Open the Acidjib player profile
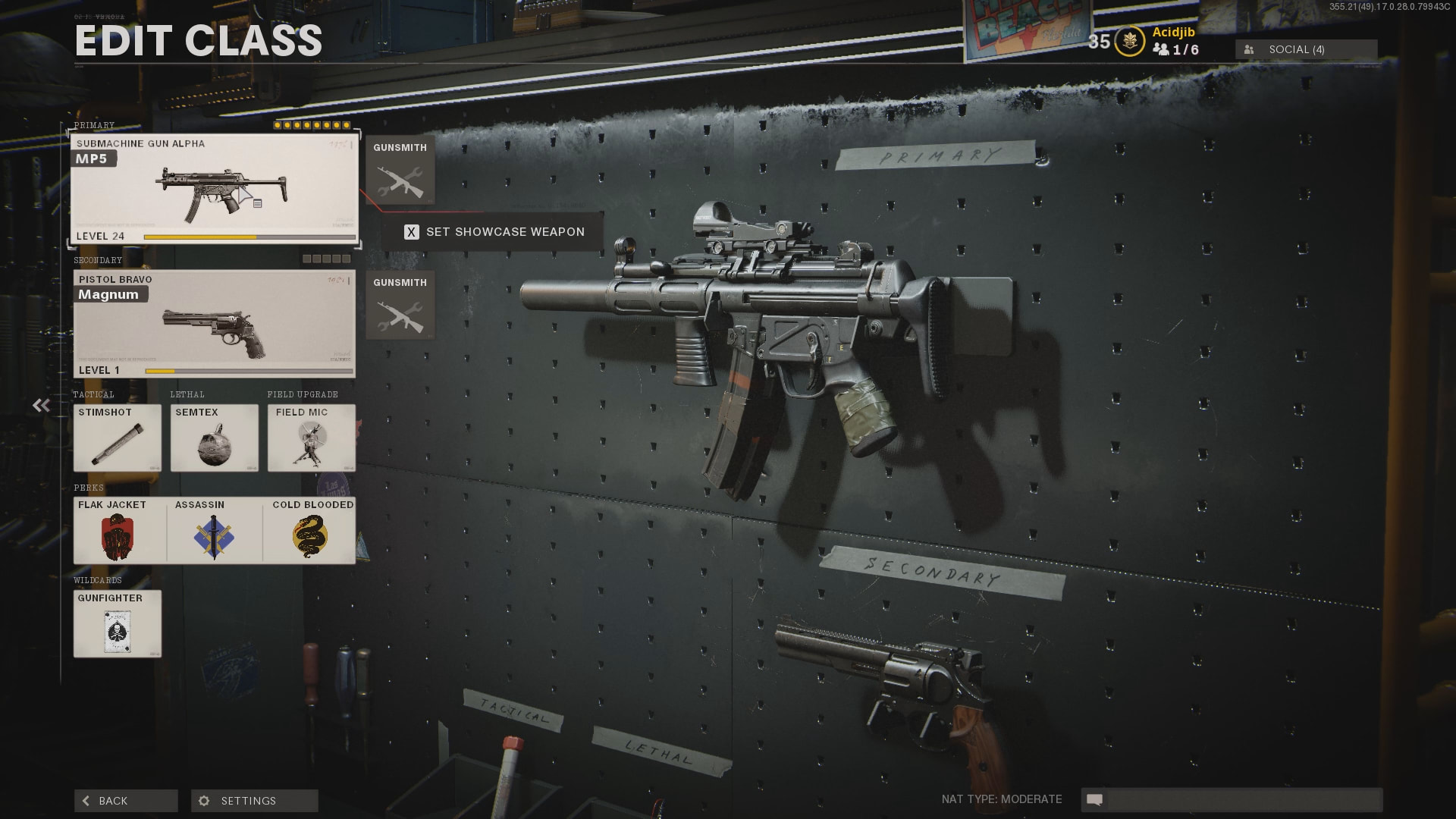 tap(1173, 32)
